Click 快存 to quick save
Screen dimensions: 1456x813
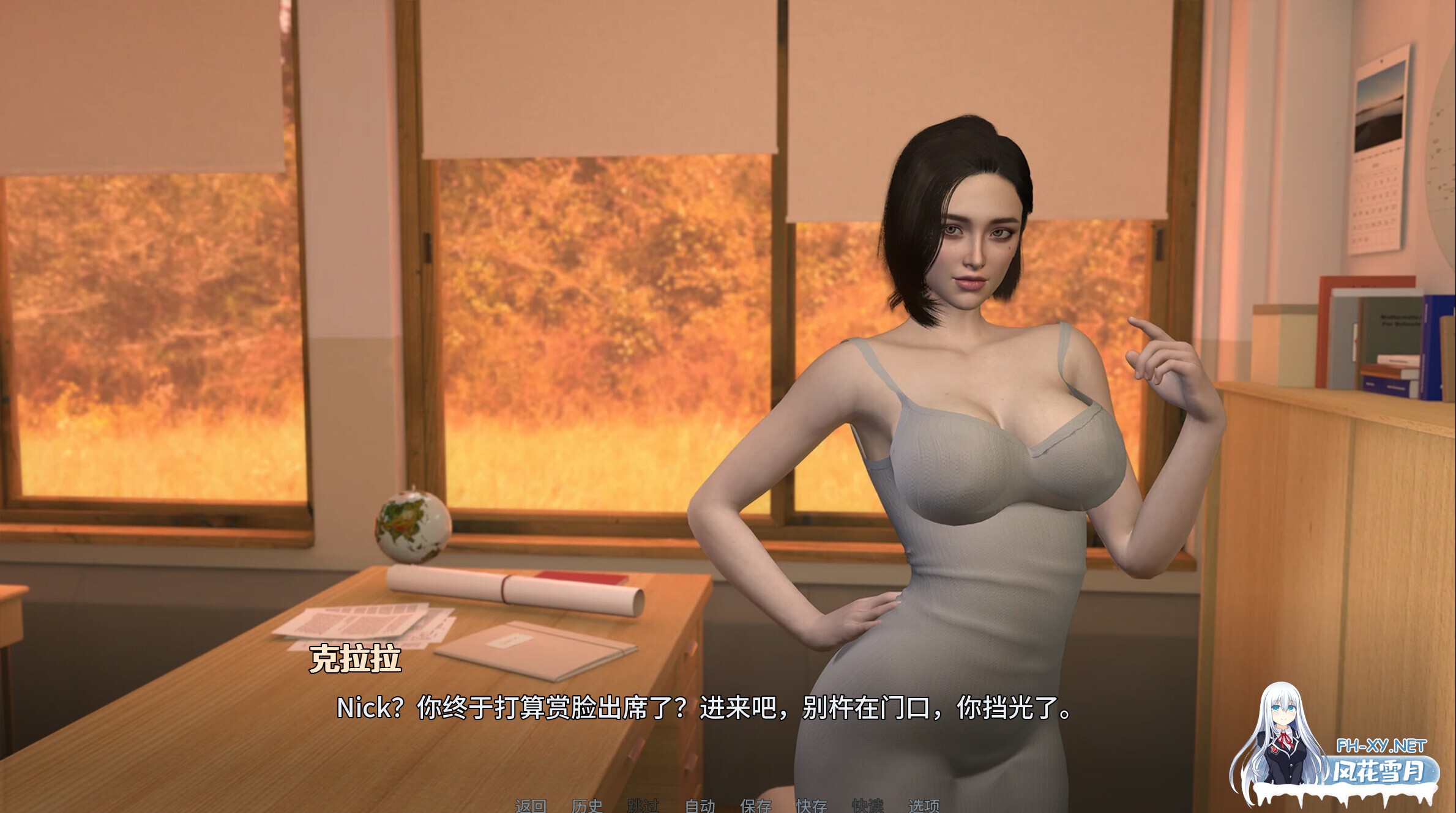coord(811,805)
